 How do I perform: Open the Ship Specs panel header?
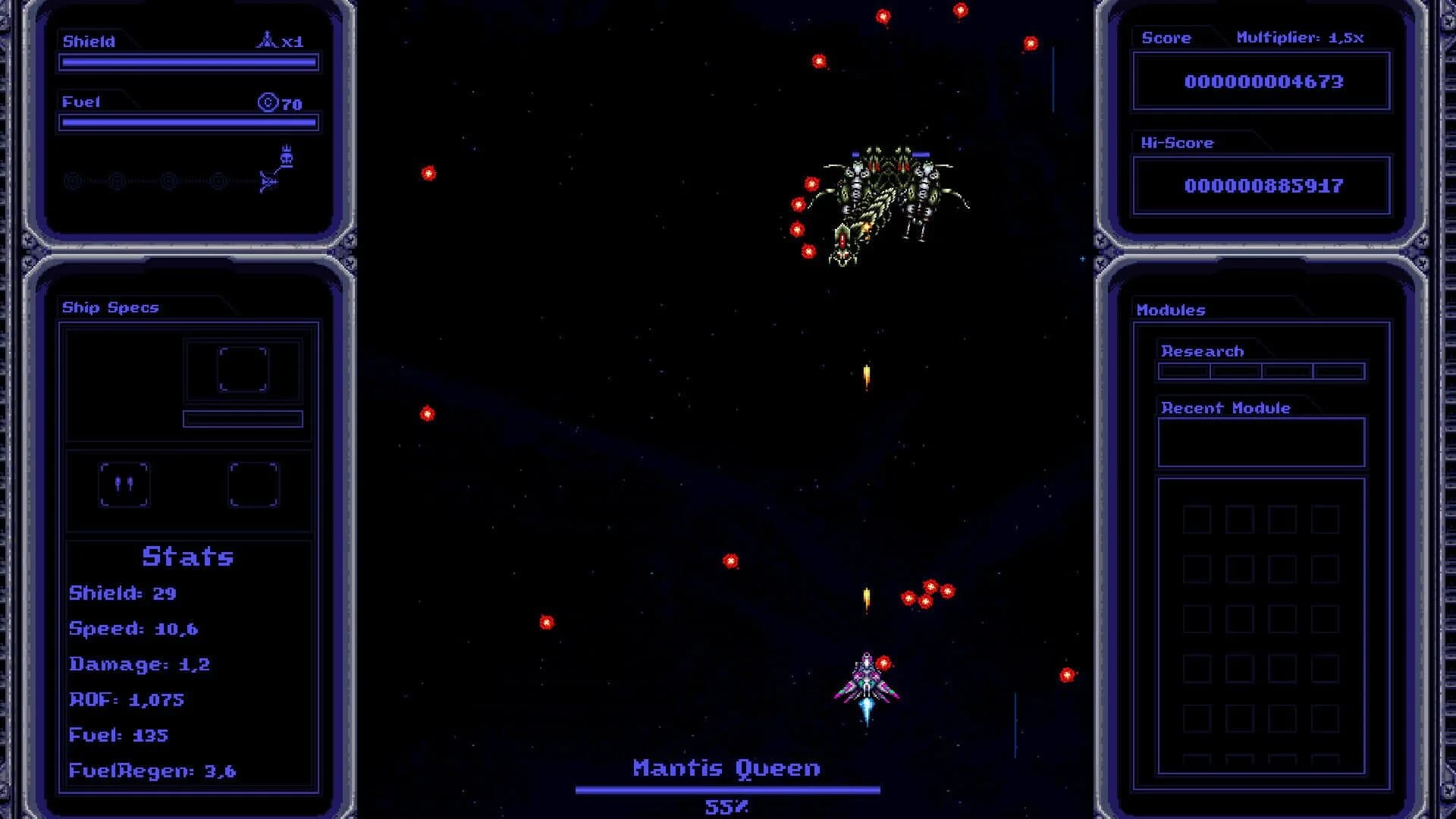click(110, 307)
